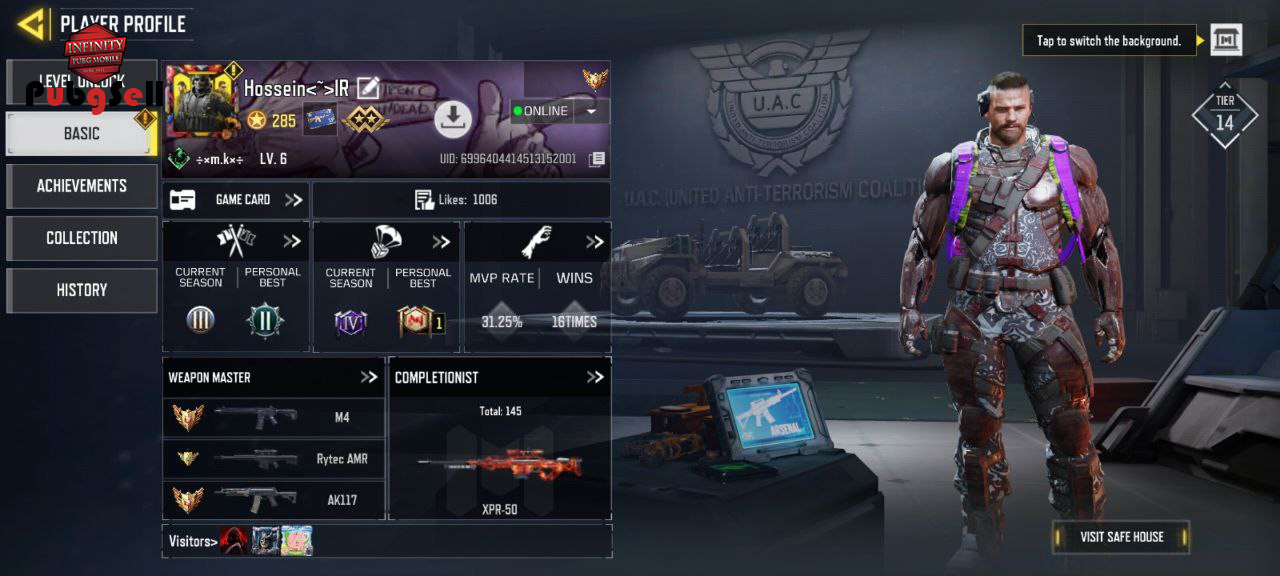Open the Collection tab
This screenshot has width=1280, height=576.
point(81,238)
